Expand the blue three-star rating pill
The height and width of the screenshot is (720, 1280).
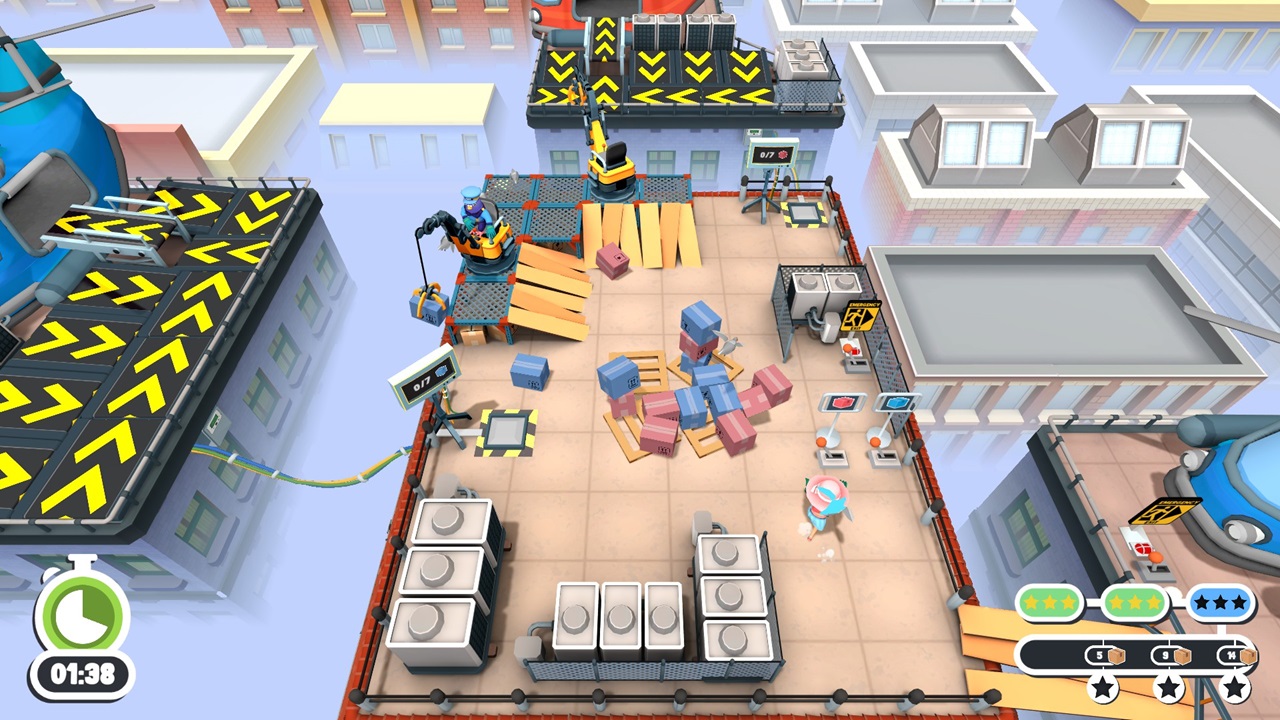(1219, 601)
